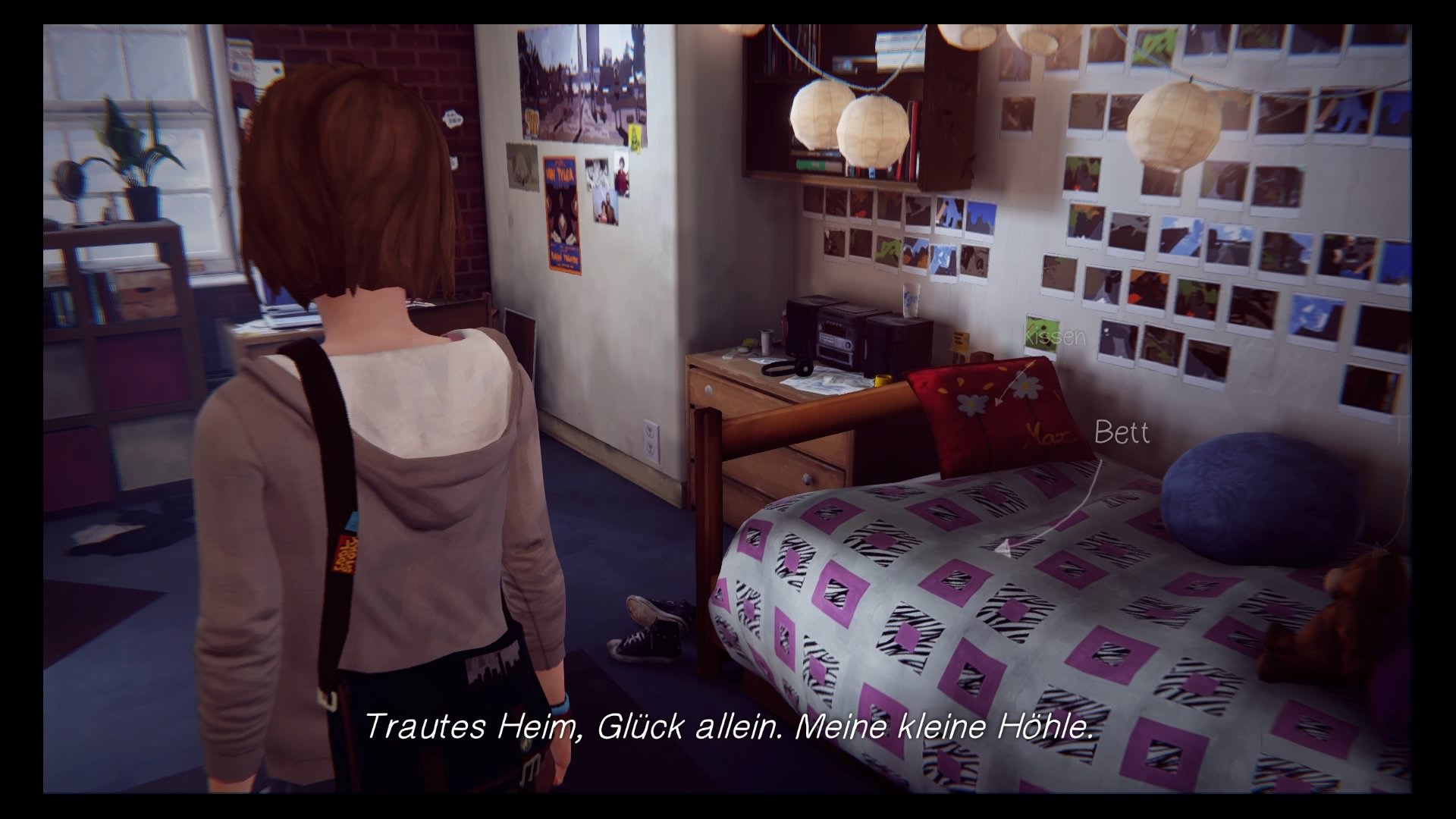The height and width of the screenshot is (819, 1456).
Task: Toggle the desk lamp near the window
Action: point(72,182)
